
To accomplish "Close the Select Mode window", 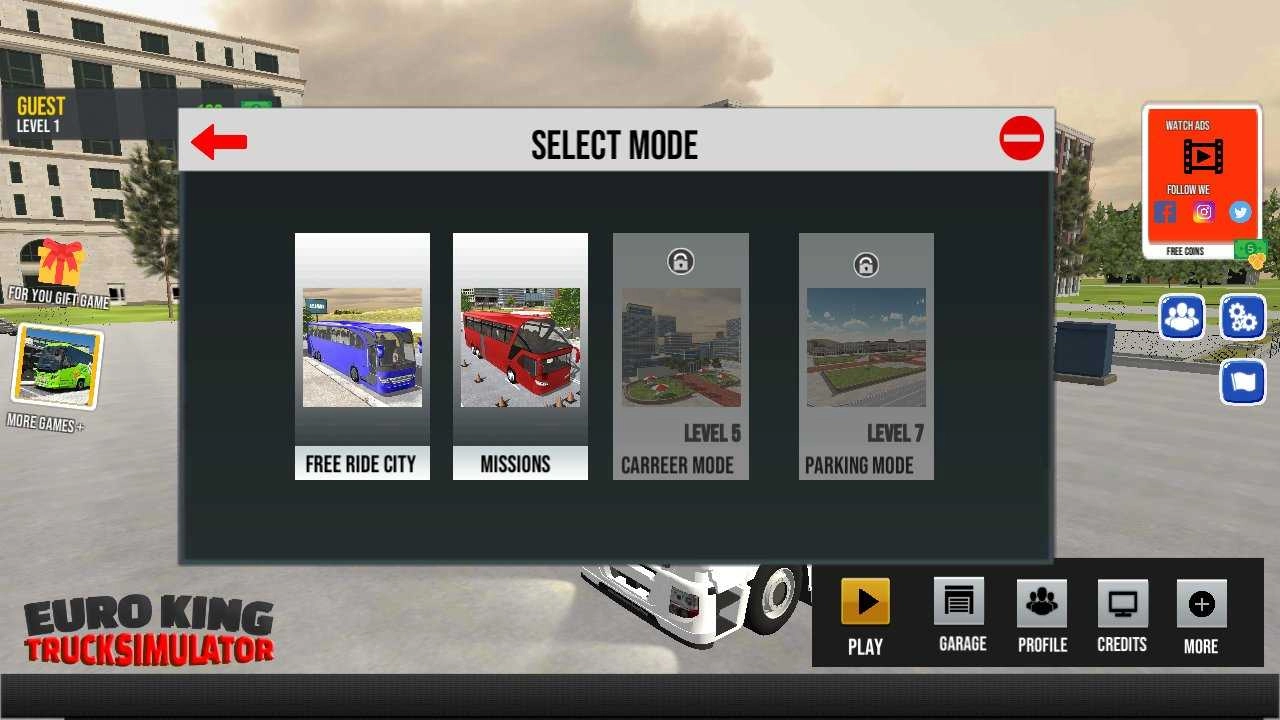I will [x=1021, y=139].
